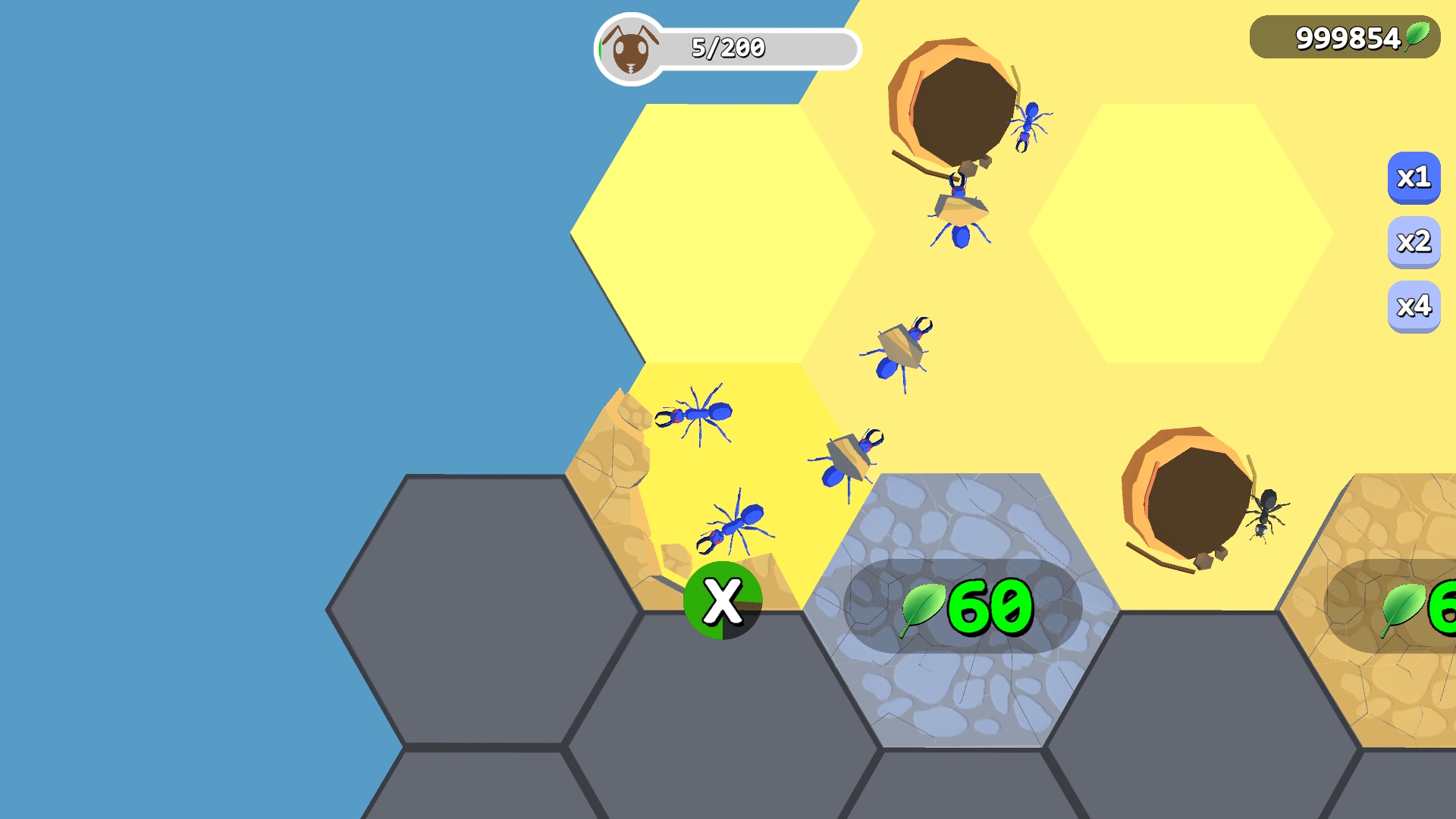
Task: Click the ant portrait icon
Action: click(629, 47)
